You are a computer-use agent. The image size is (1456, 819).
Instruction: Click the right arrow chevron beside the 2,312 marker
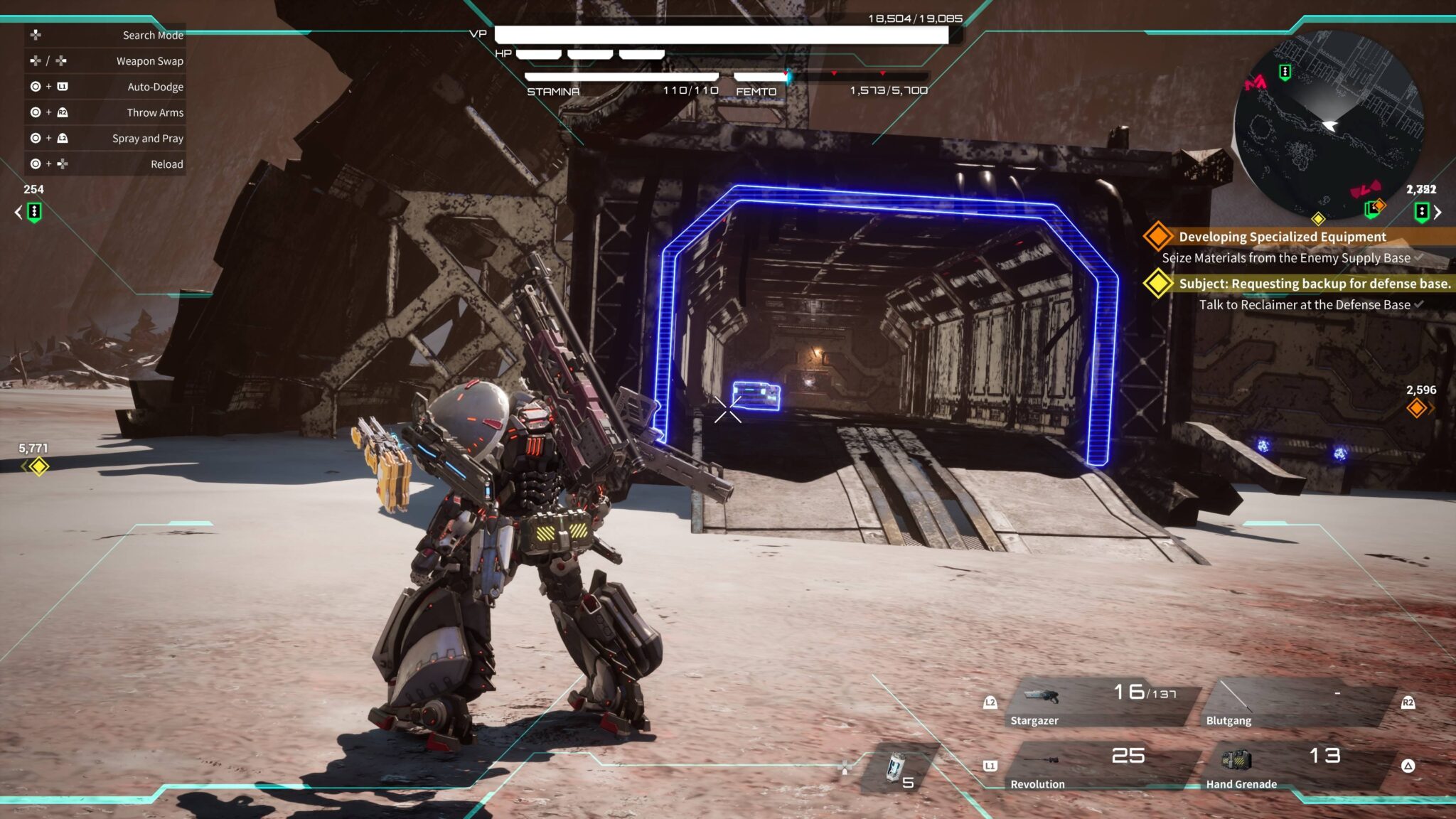(1439, 212)
